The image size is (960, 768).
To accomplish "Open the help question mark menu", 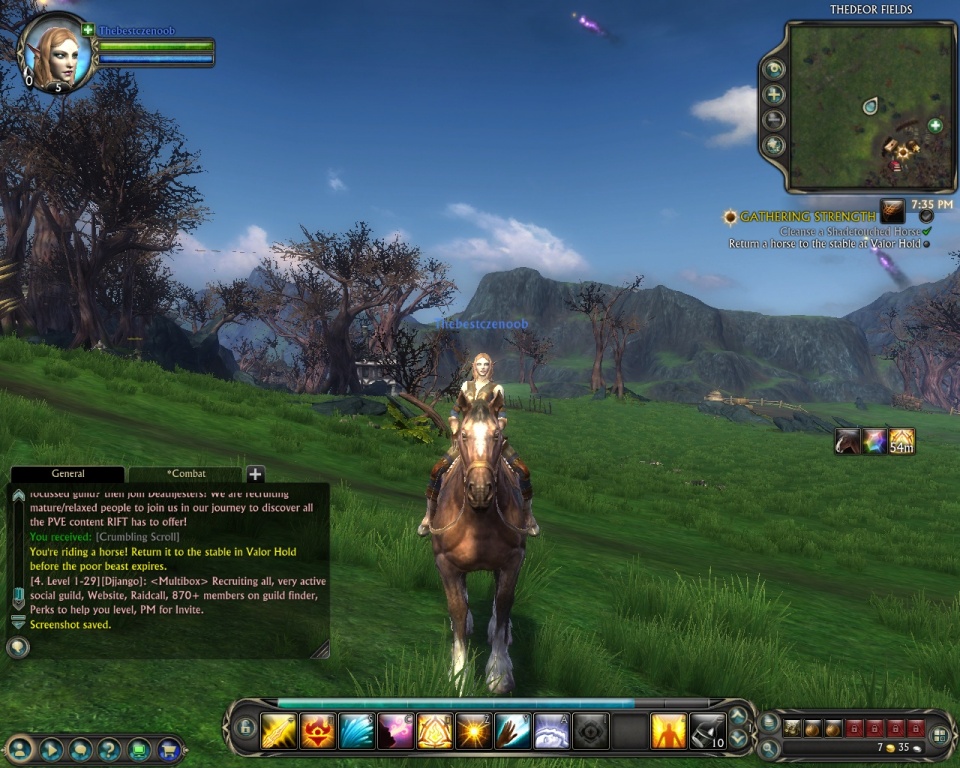I will [x=110, y=748].
